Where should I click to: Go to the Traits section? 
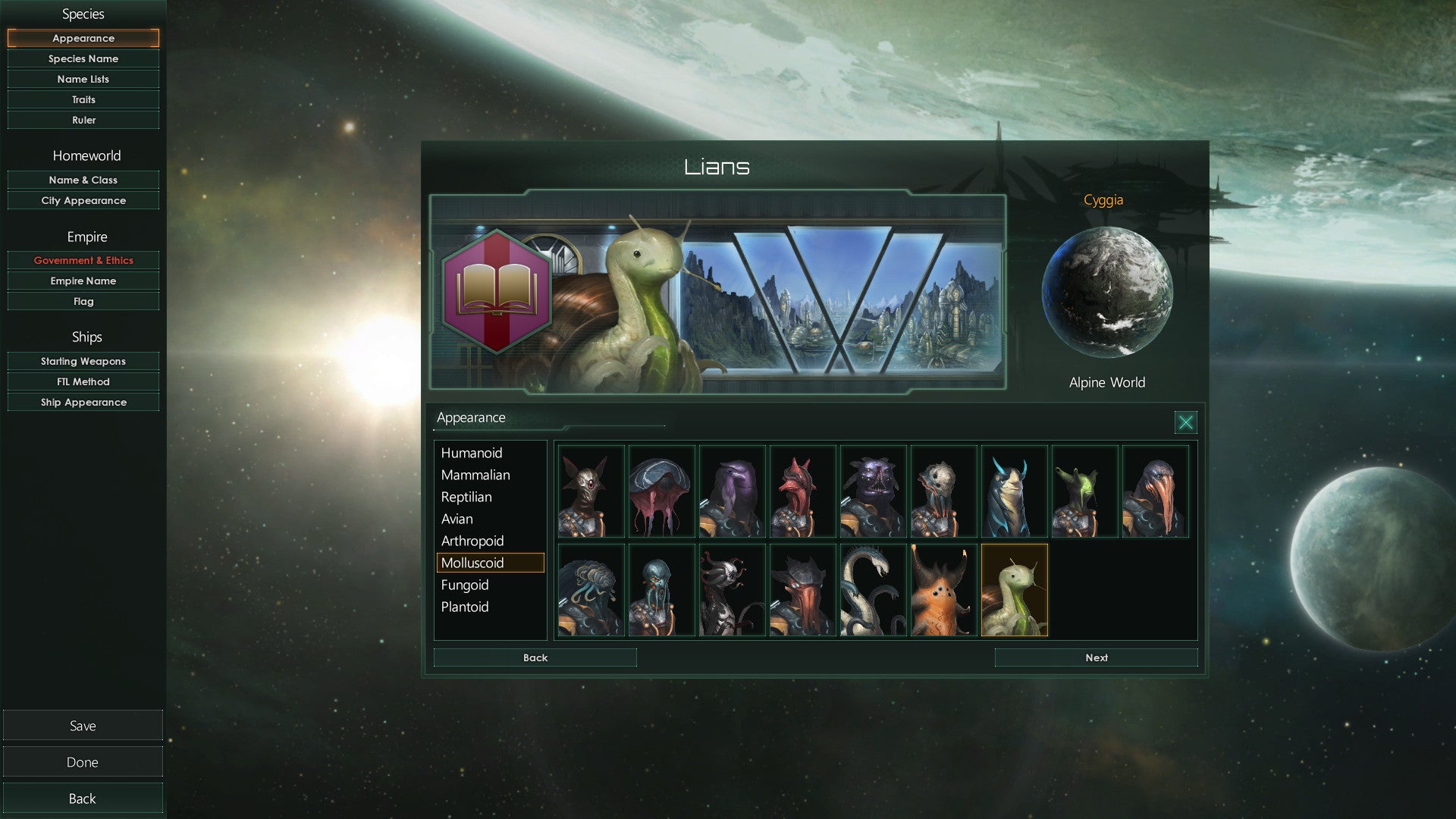click(83, 99)
